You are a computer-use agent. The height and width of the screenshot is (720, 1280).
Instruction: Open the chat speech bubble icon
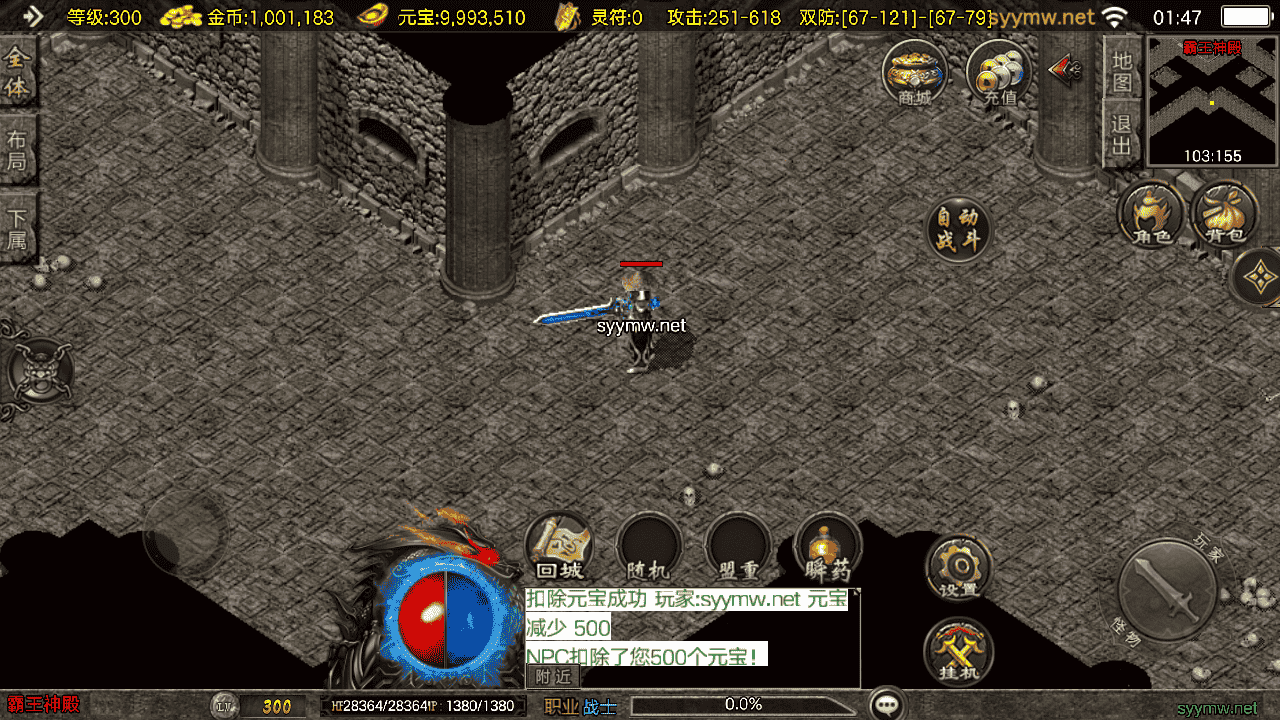click(x=887, y=704)
